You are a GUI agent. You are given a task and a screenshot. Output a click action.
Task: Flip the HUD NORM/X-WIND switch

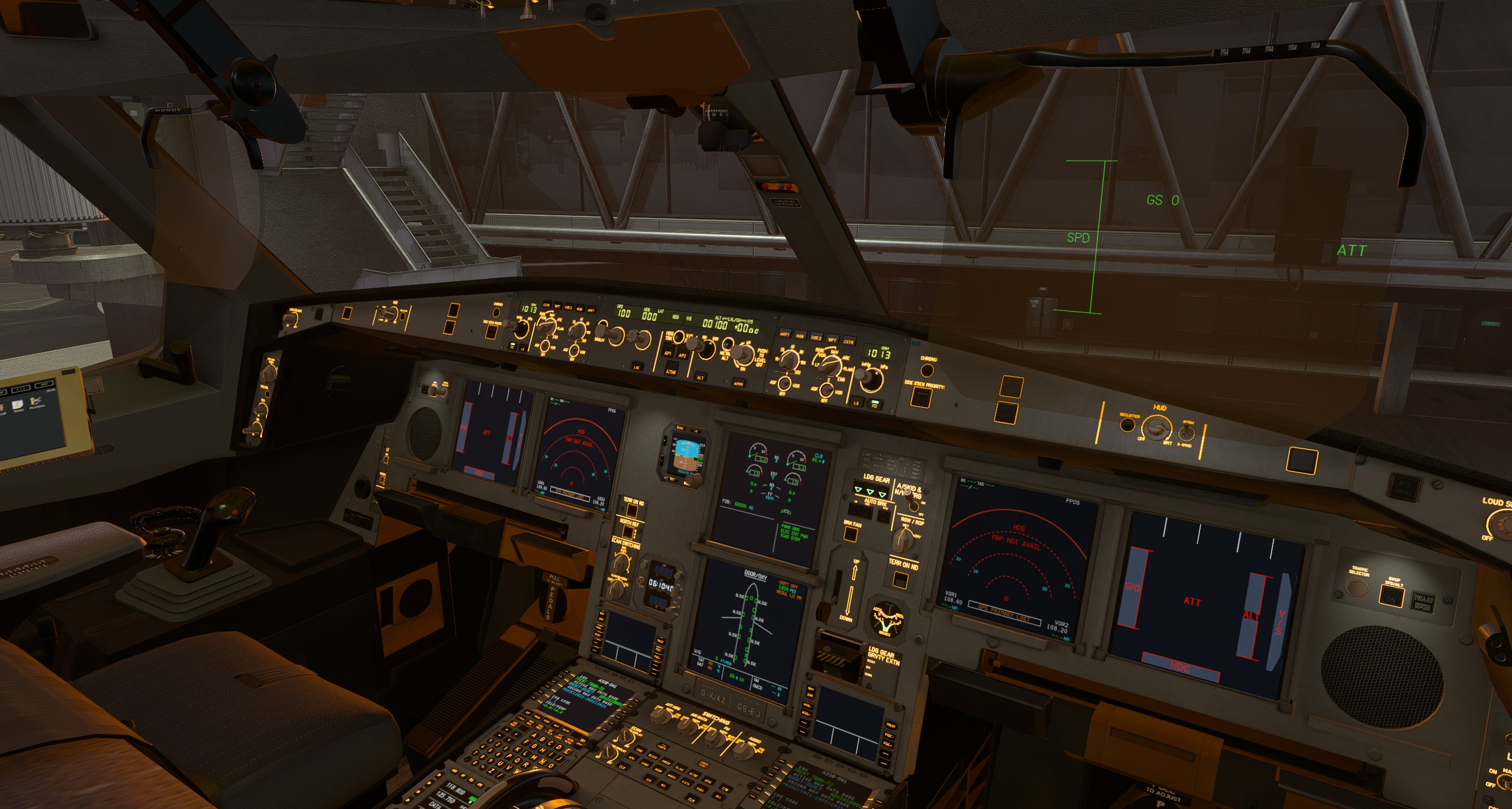click(x=1185, y=433)
